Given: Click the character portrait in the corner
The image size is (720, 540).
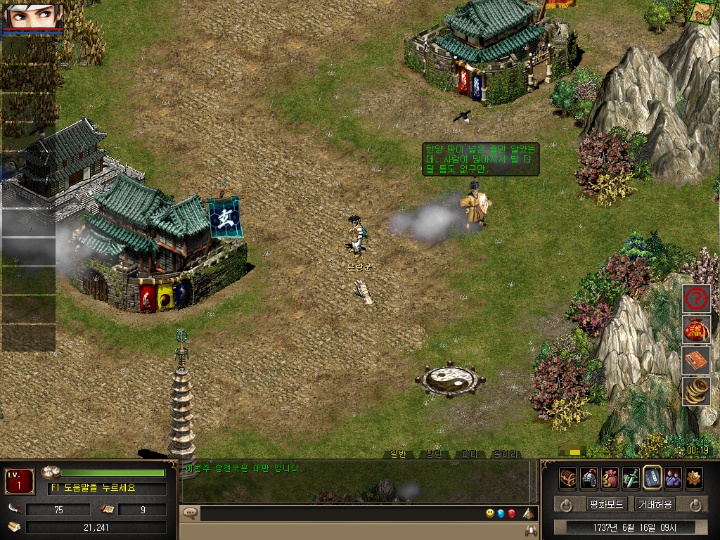Looking at the screenshot, I should click(x=35, y=16).
